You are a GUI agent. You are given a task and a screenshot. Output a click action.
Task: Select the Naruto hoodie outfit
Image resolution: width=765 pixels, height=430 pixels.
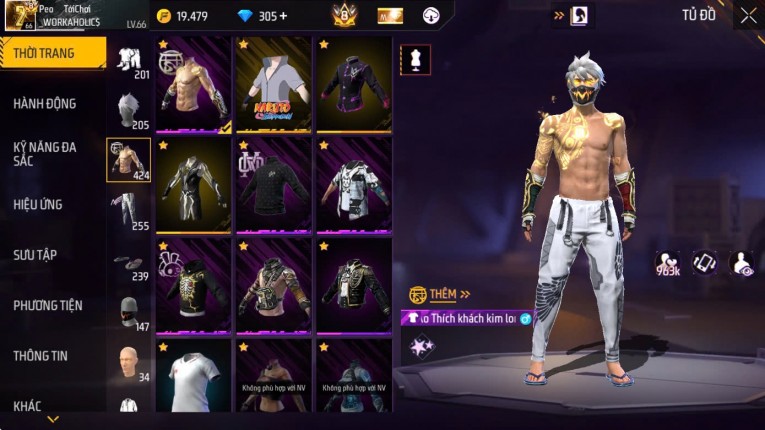click(x=273, y=85)
